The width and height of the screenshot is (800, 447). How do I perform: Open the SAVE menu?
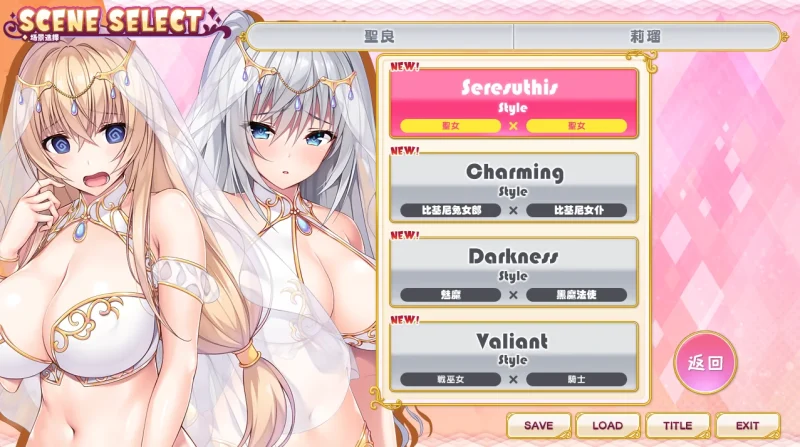click(x=538, y=425)
